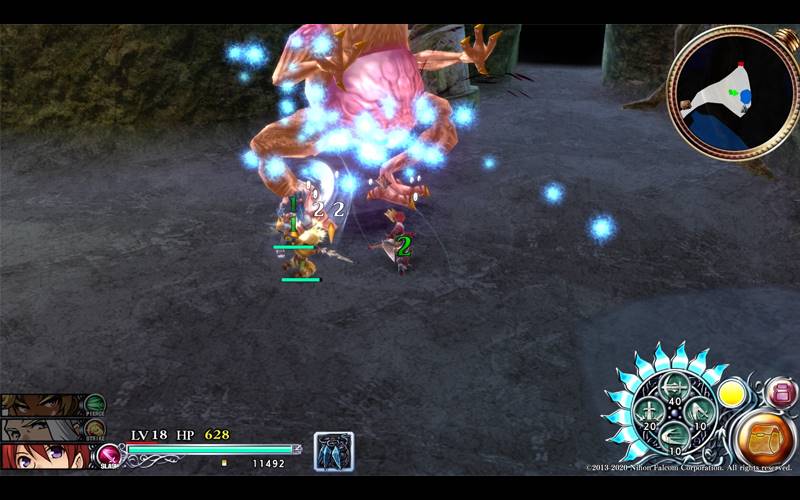Click the pink Slash attack-type icon

[108, 457]
